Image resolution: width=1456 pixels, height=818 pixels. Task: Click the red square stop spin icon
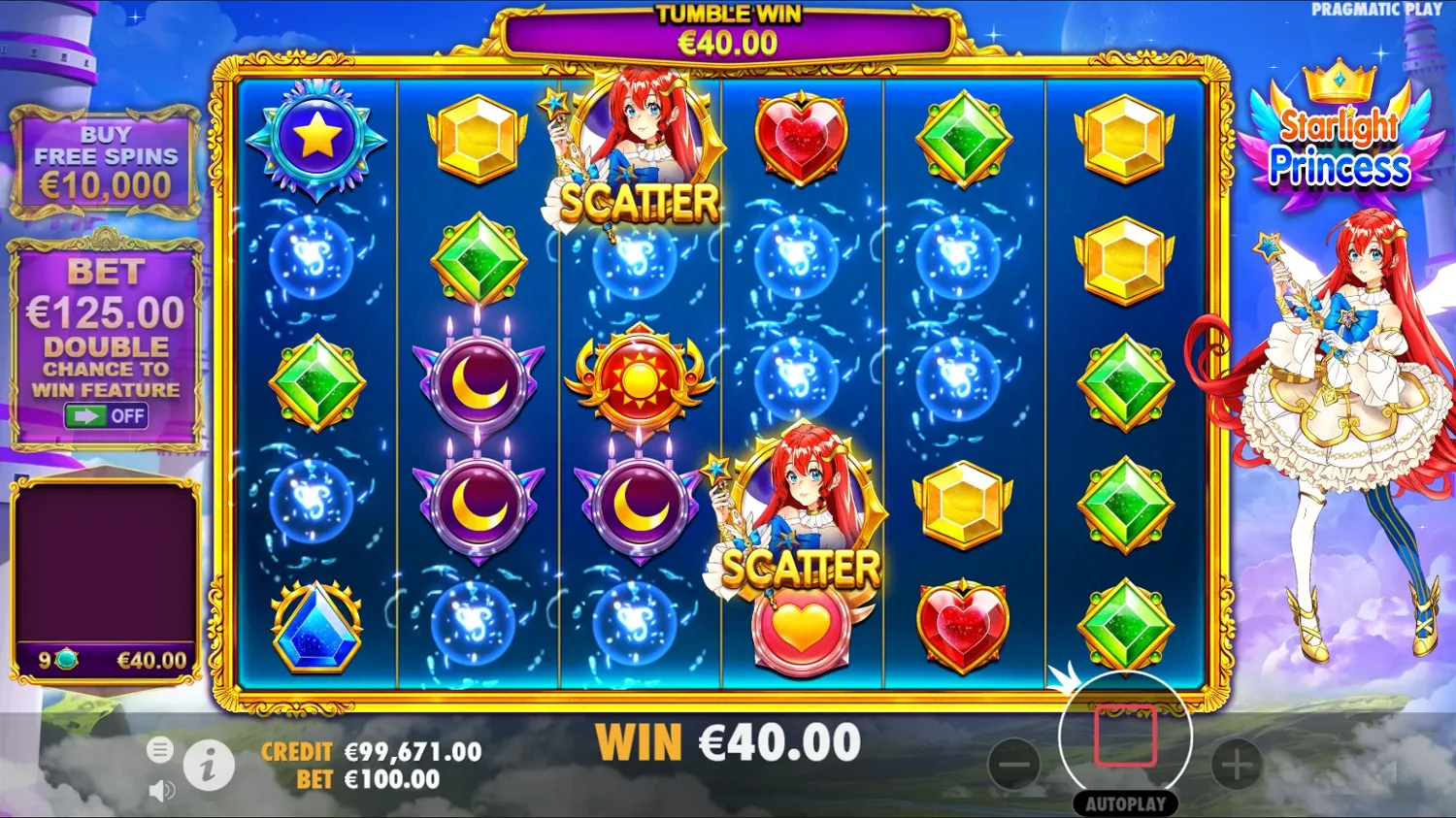(x=1128, y=736)
